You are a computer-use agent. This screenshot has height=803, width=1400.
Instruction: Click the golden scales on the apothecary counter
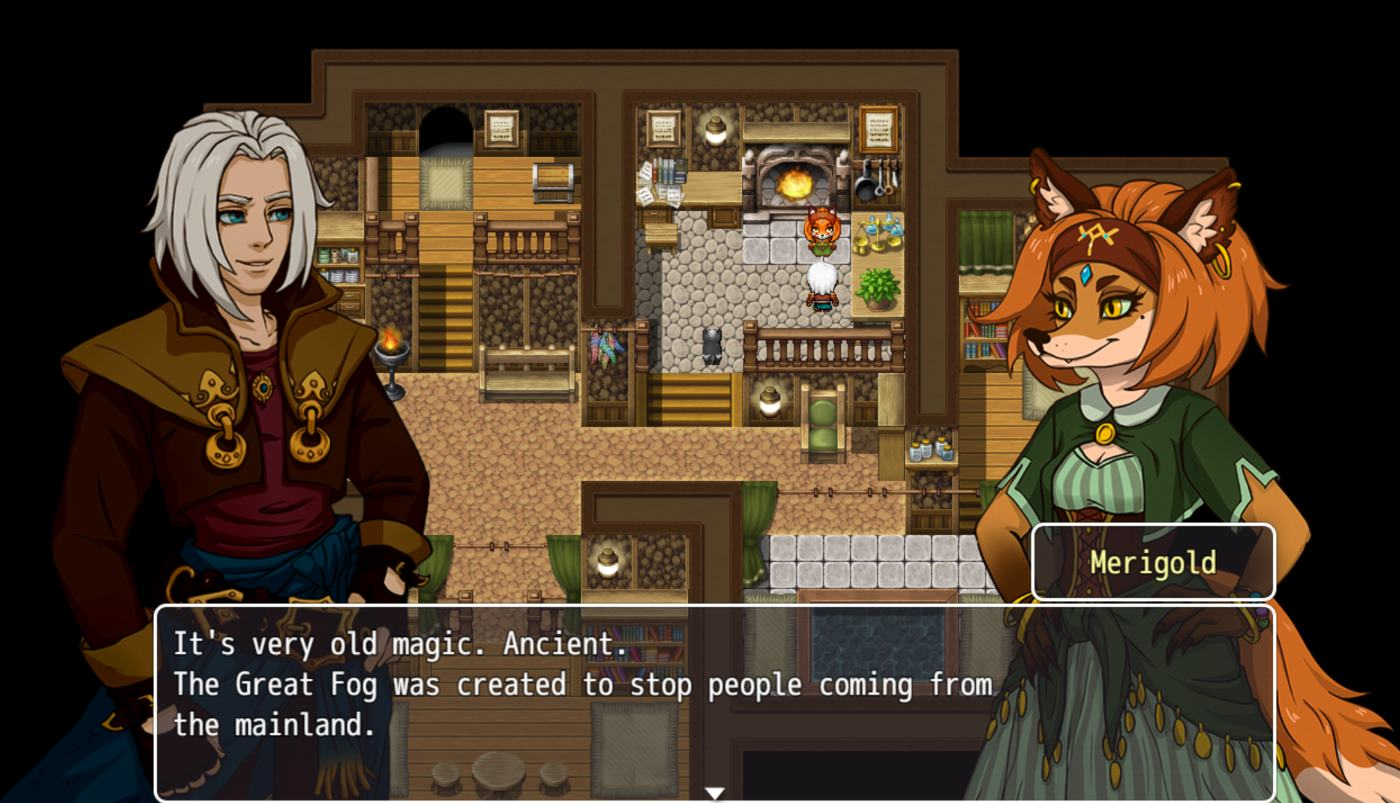(875, 233)
